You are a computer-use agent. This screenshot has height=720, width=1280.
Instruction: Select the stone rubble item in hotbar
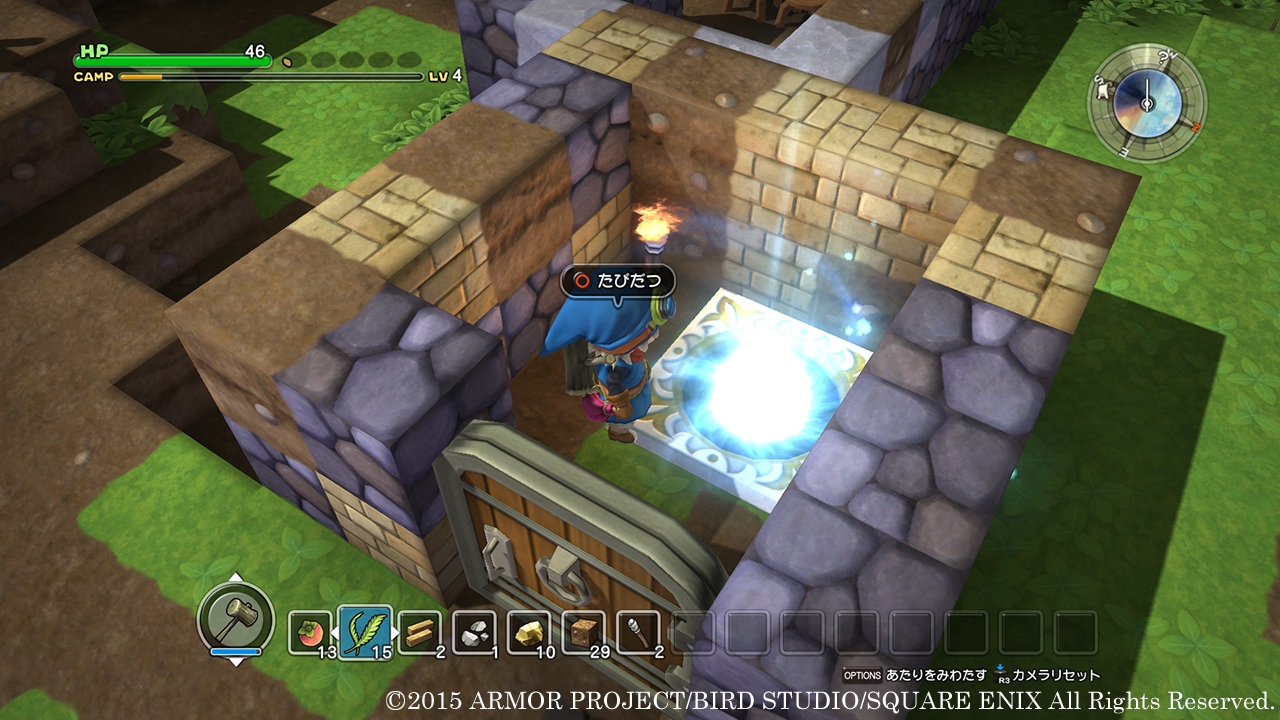pyautogui.click(x=473, y=631)
